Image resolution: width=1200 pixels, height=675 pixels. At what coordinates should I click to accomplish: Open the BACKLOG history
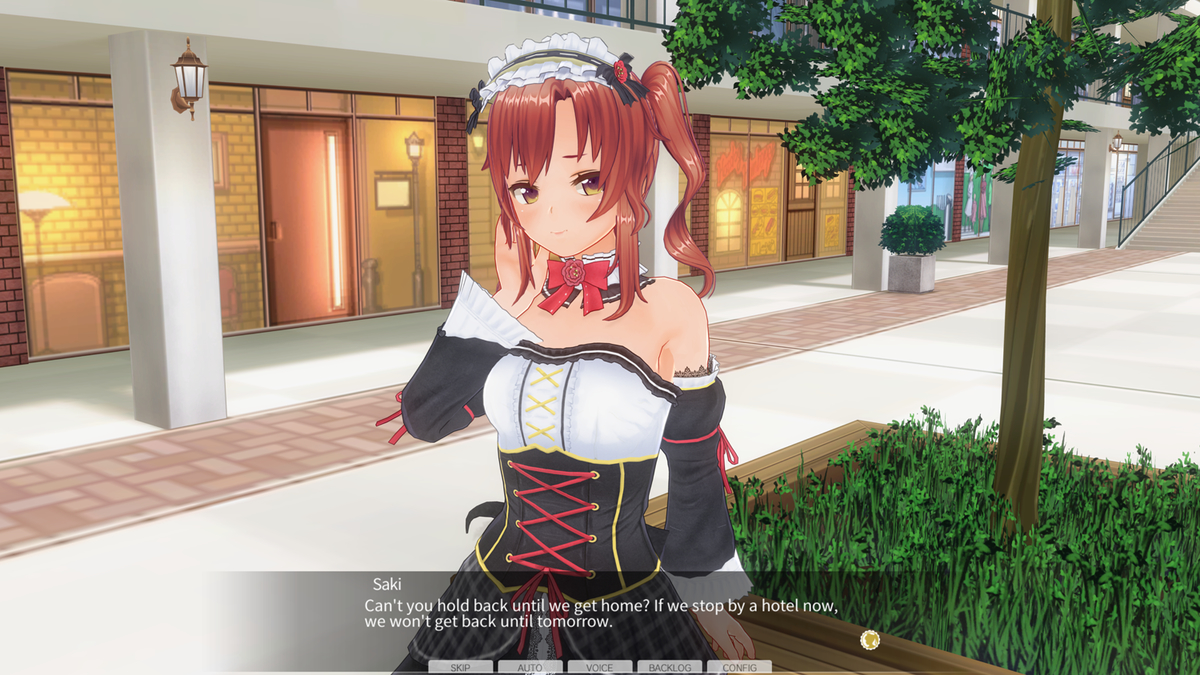[x=669, y=667]
